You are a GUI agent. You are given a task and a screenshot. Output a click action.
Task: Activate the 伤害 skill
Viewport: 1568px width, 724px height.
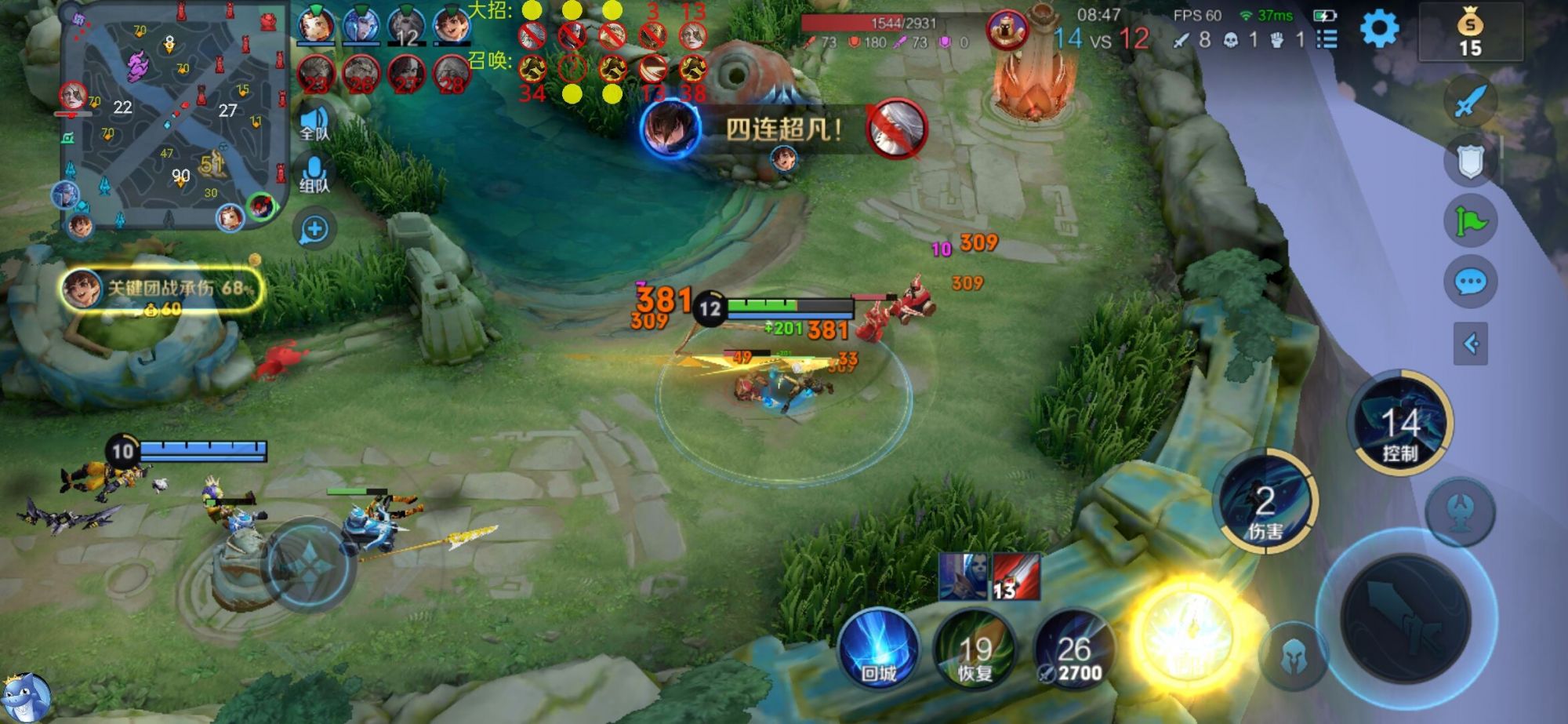(1265, 503)
